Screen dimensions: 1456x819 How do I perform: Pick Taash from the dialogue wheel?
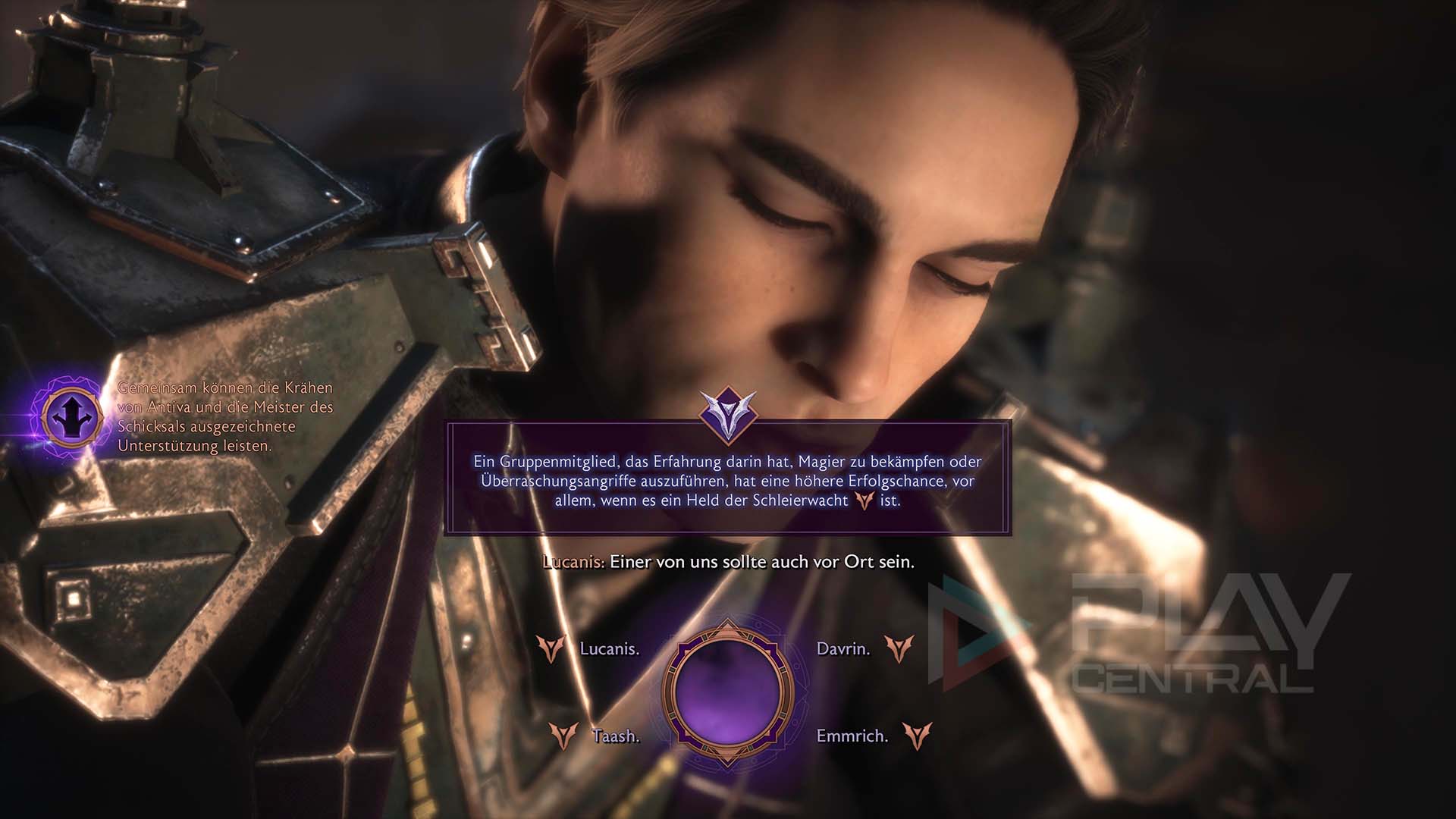coord(615,736)
